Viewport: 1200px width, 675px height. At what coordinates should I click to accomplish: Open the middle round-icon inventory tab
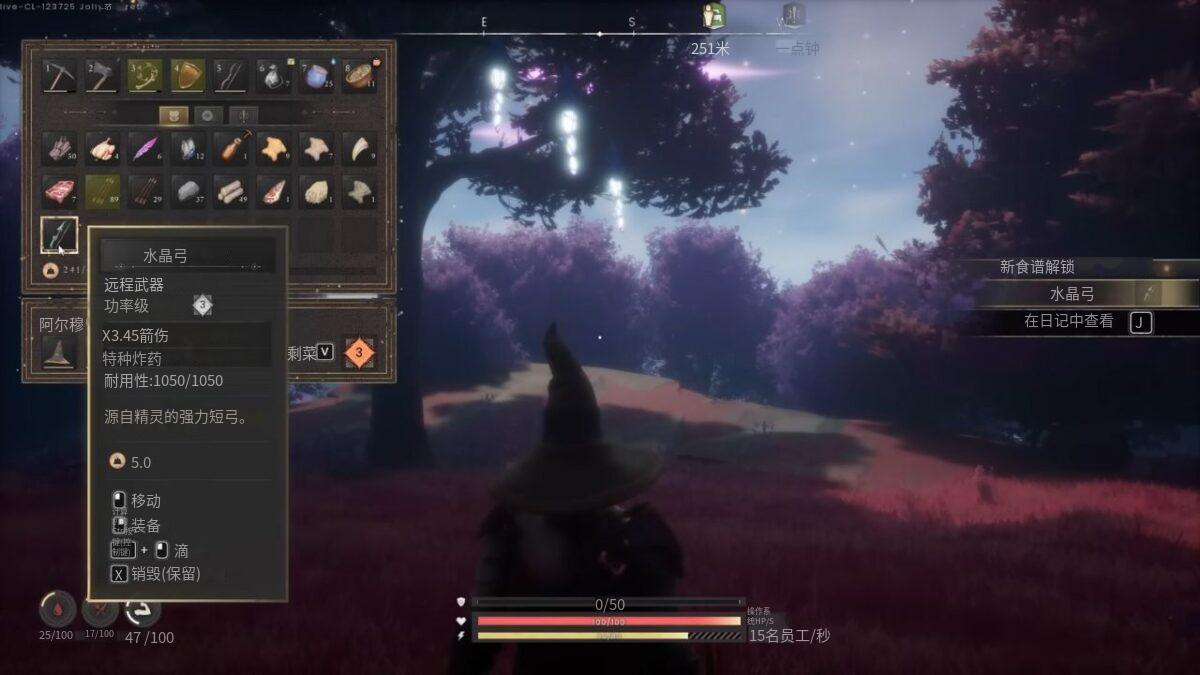coord(208,115)
